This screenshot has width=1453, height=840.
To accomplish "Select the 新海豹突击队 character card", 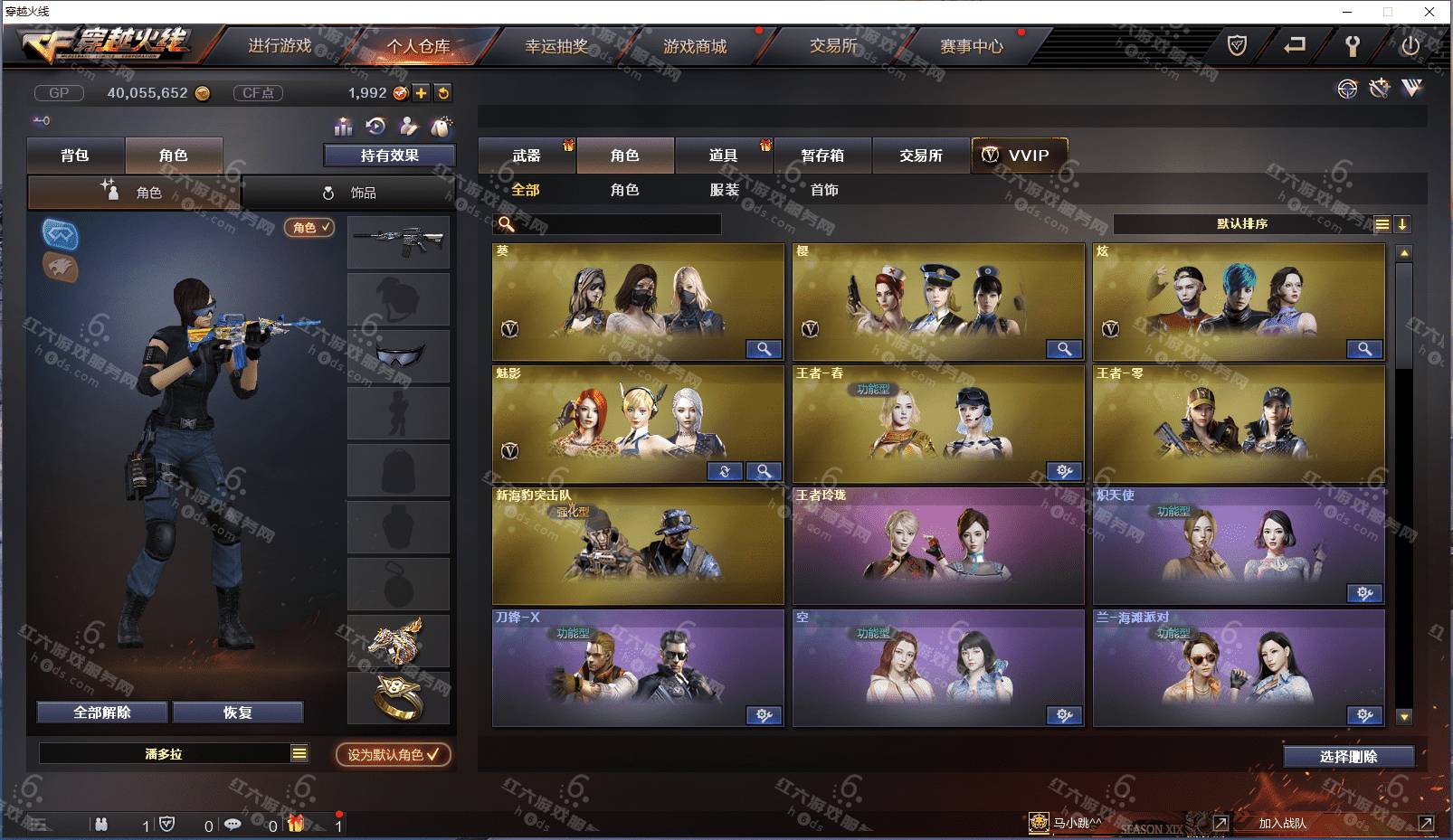I will (638, 546).
